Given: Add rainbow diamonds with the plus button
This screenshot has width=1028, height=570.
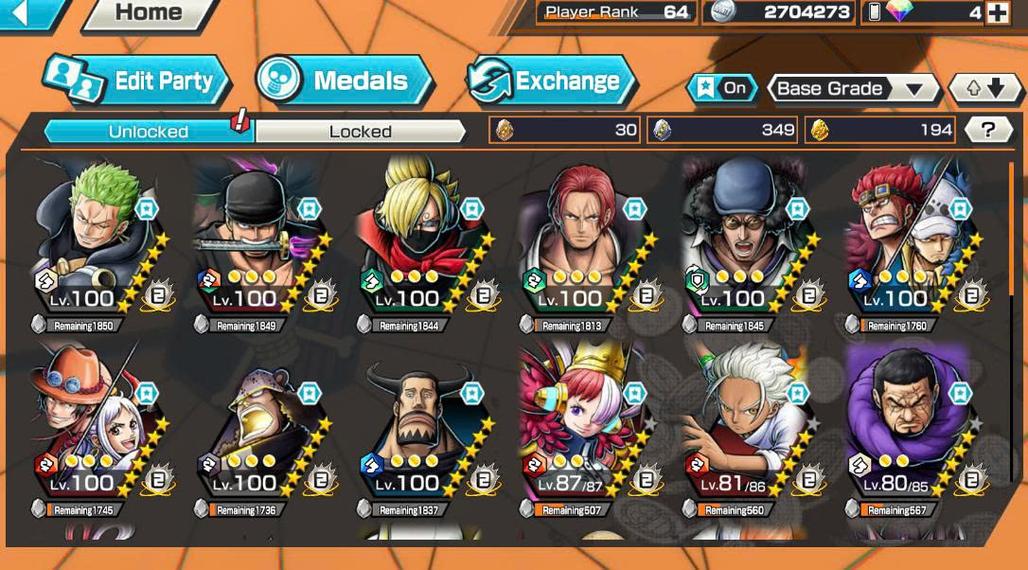Looking at the screenshot, I should coord(997,13).
